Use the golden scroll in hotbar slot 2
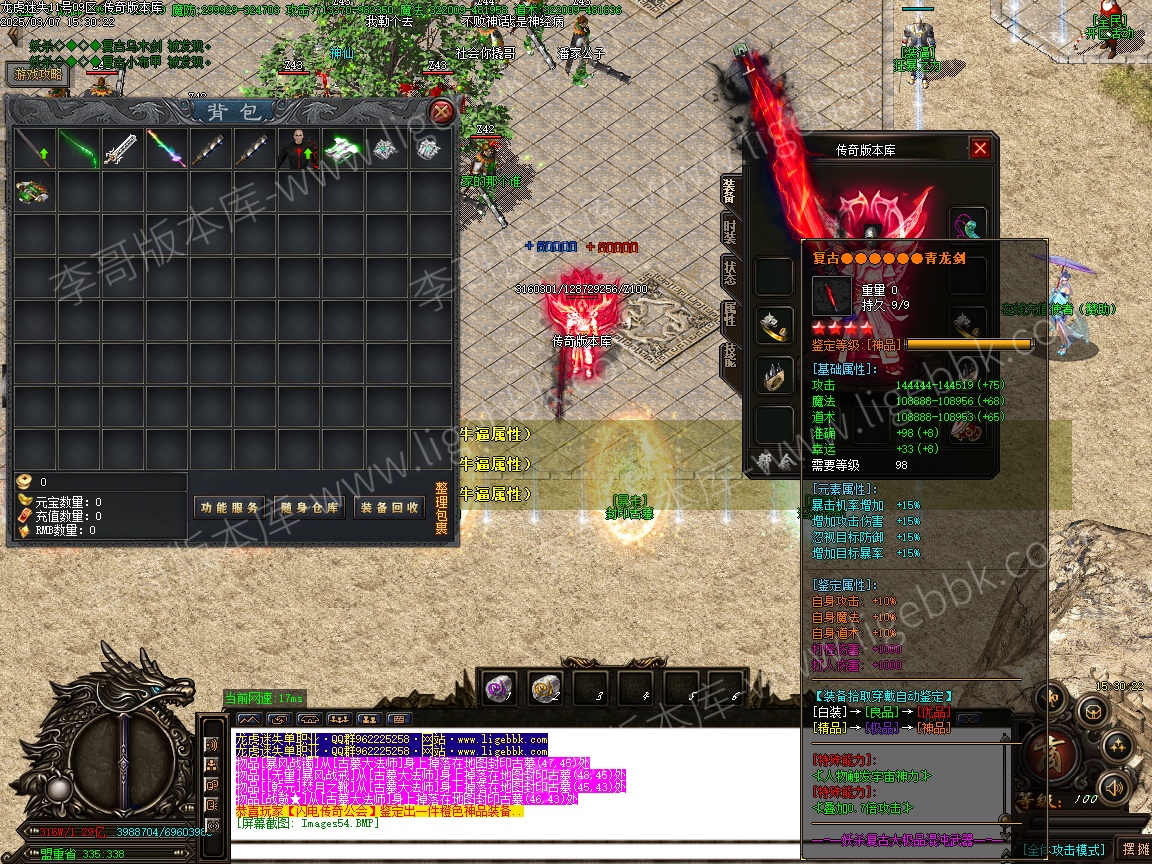Viewport: 1152px width, 864px height. point(545,687)
